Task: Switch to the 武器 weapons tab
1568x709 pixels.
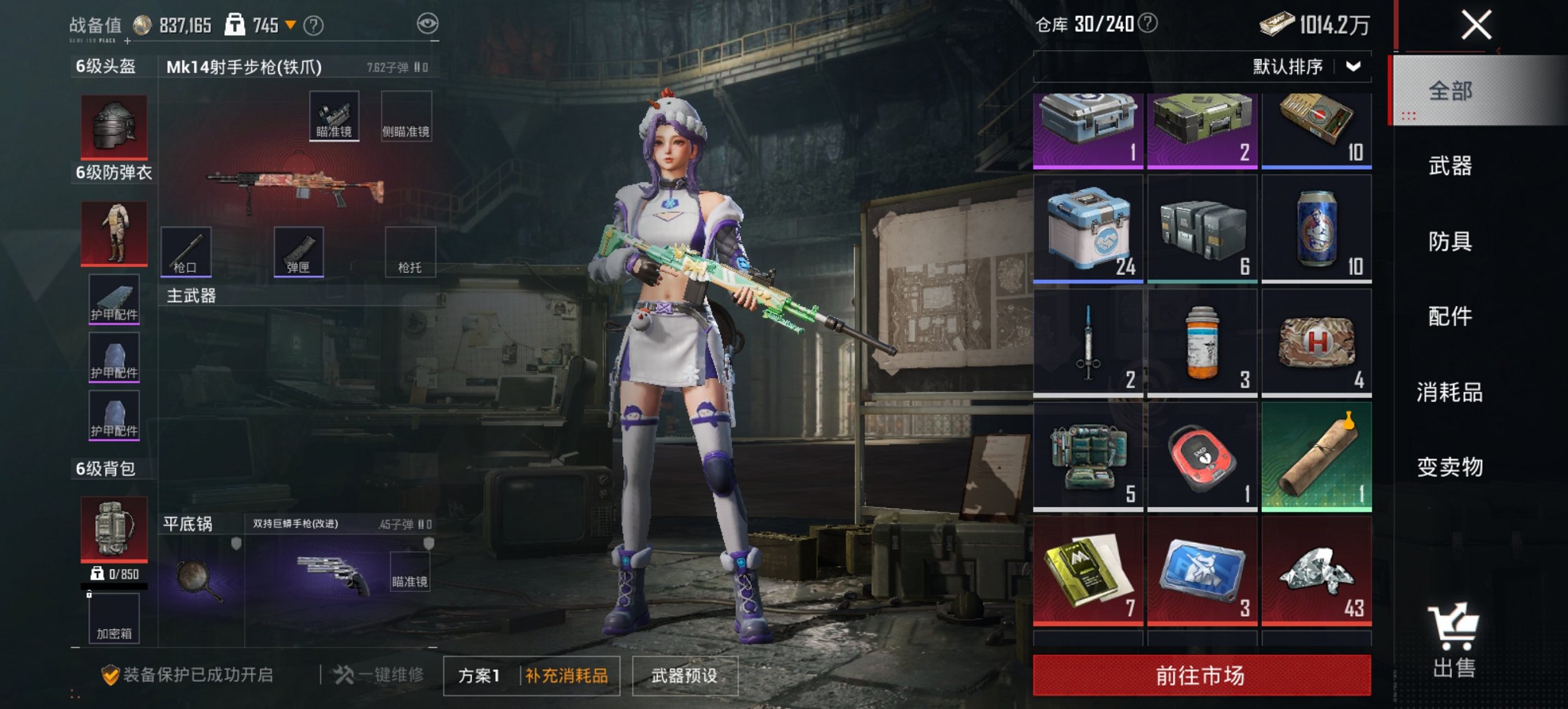Action: [1450, 165]
